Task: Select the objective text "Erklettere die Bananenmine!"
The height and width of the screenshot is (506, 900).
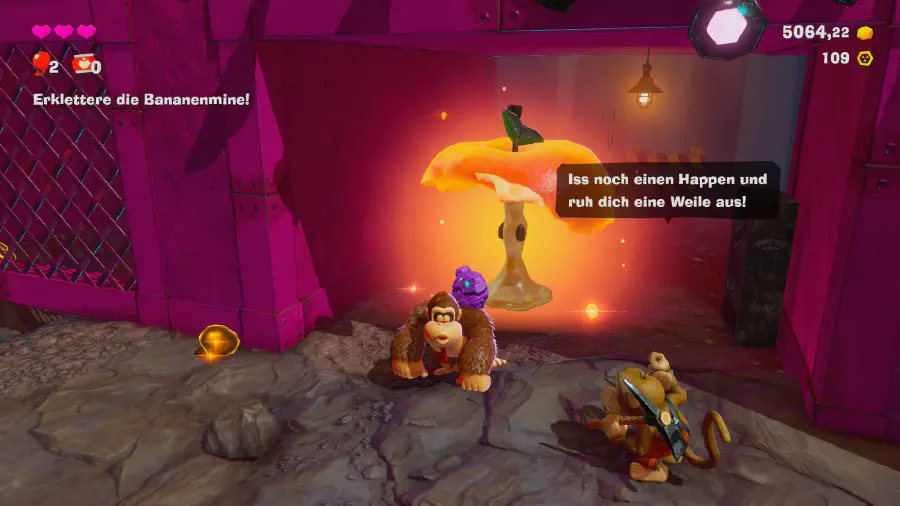Action: (x=141, y=99)
